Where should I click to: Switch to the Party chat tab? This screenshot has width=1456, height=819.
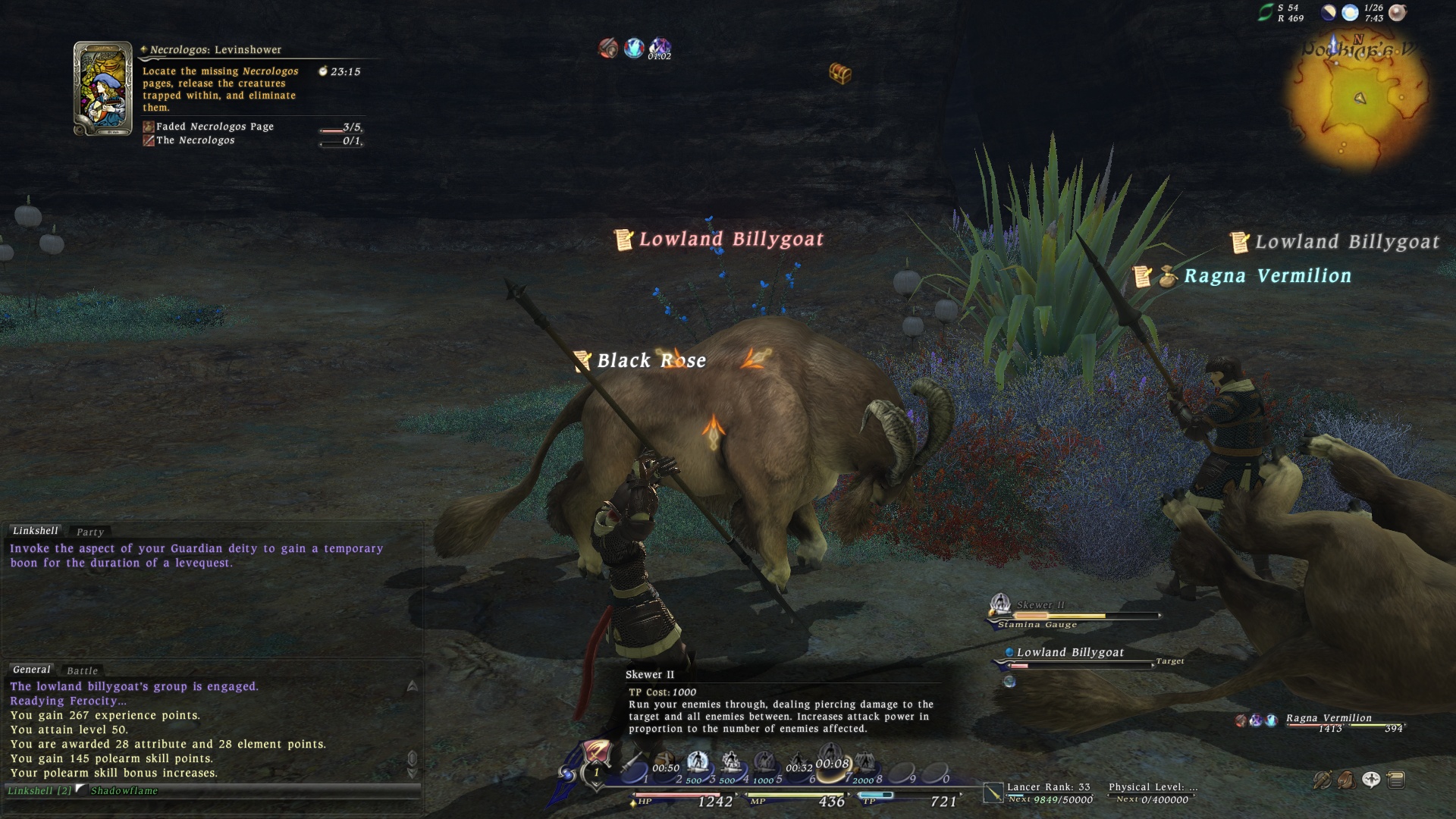pyautogui.click(x=89, y=532)
